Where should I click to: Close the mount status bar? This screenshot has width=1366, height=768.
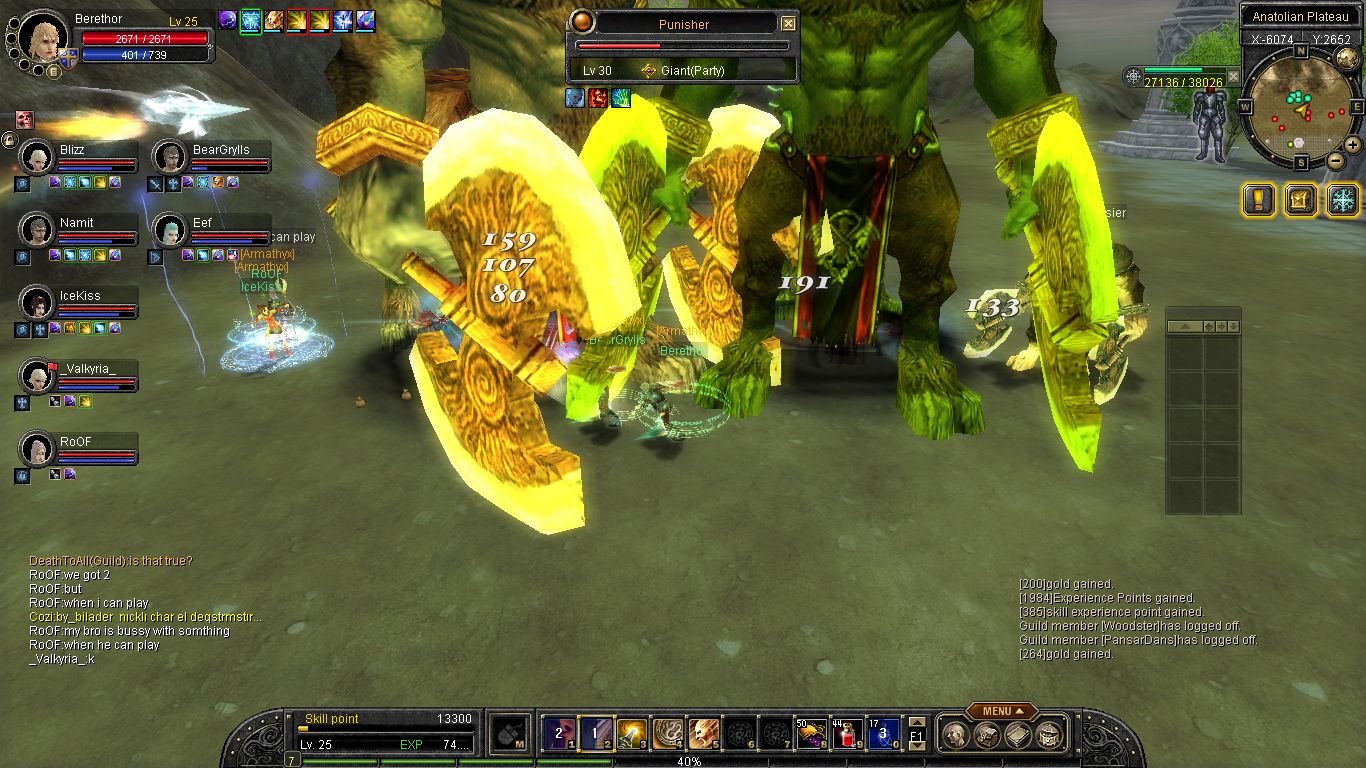1233,77
